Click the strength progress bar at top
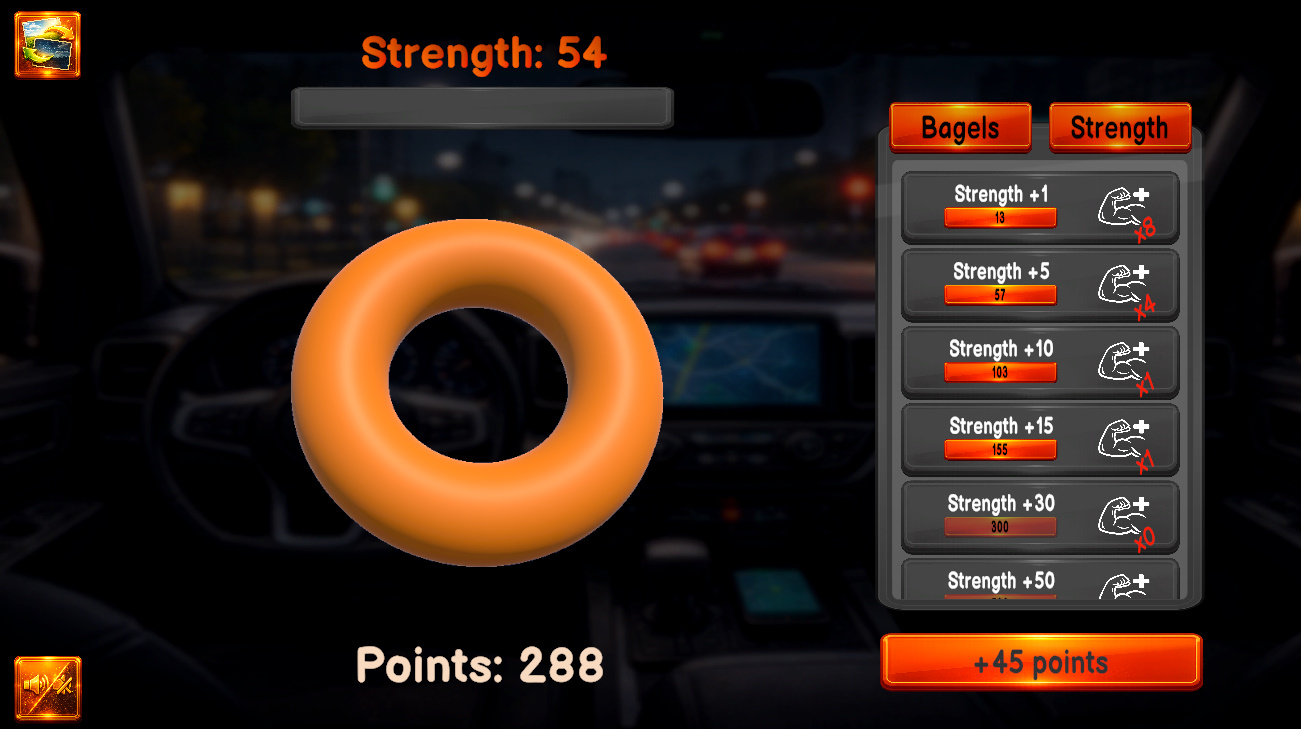This screenshot has height=729, width=1301. (x=481, y=107)
